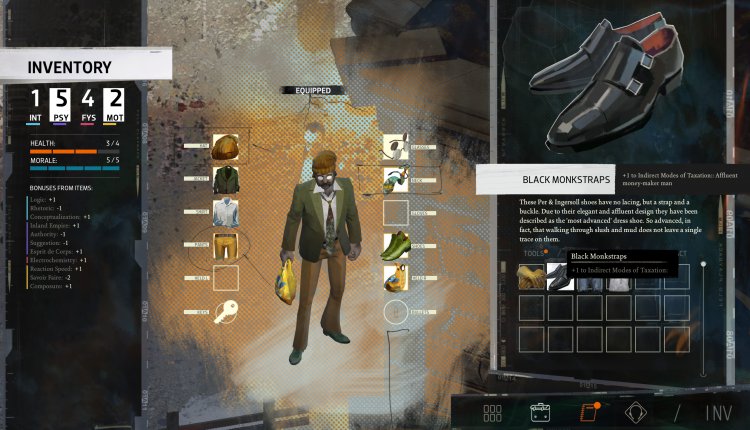The image size is (750, 430).
Task: Select the held plastic bag slot
Action: 397,278
